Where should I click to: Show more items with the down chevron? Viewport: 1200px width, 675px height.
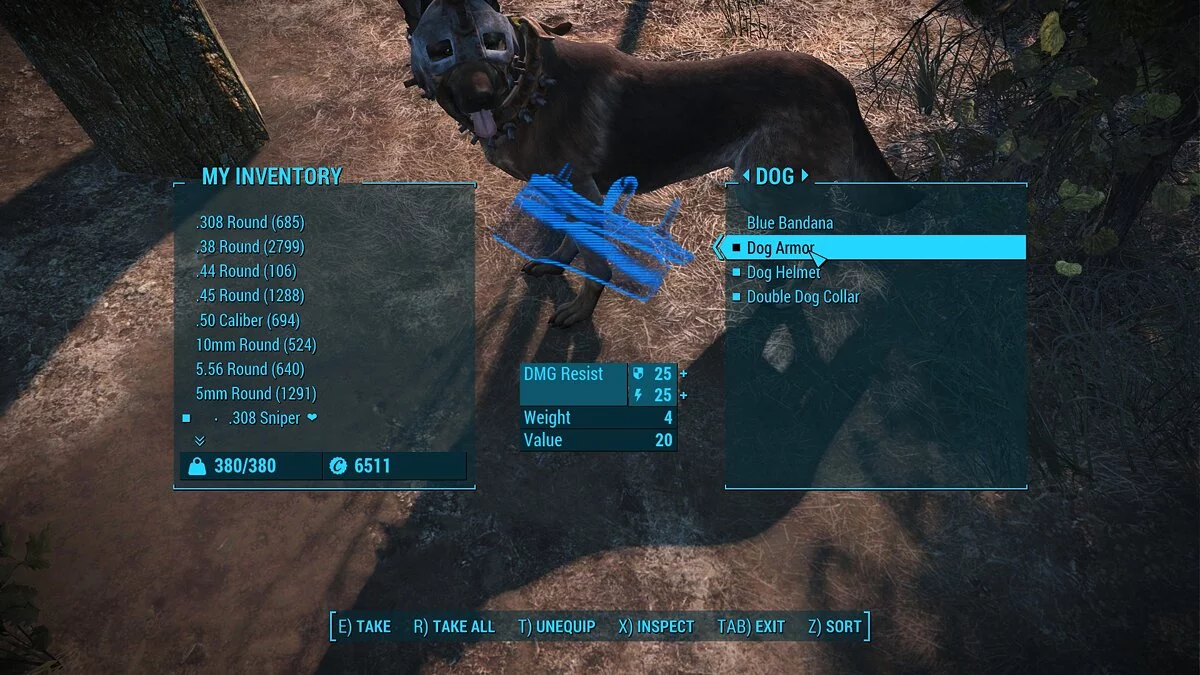[x=199, y=440]
